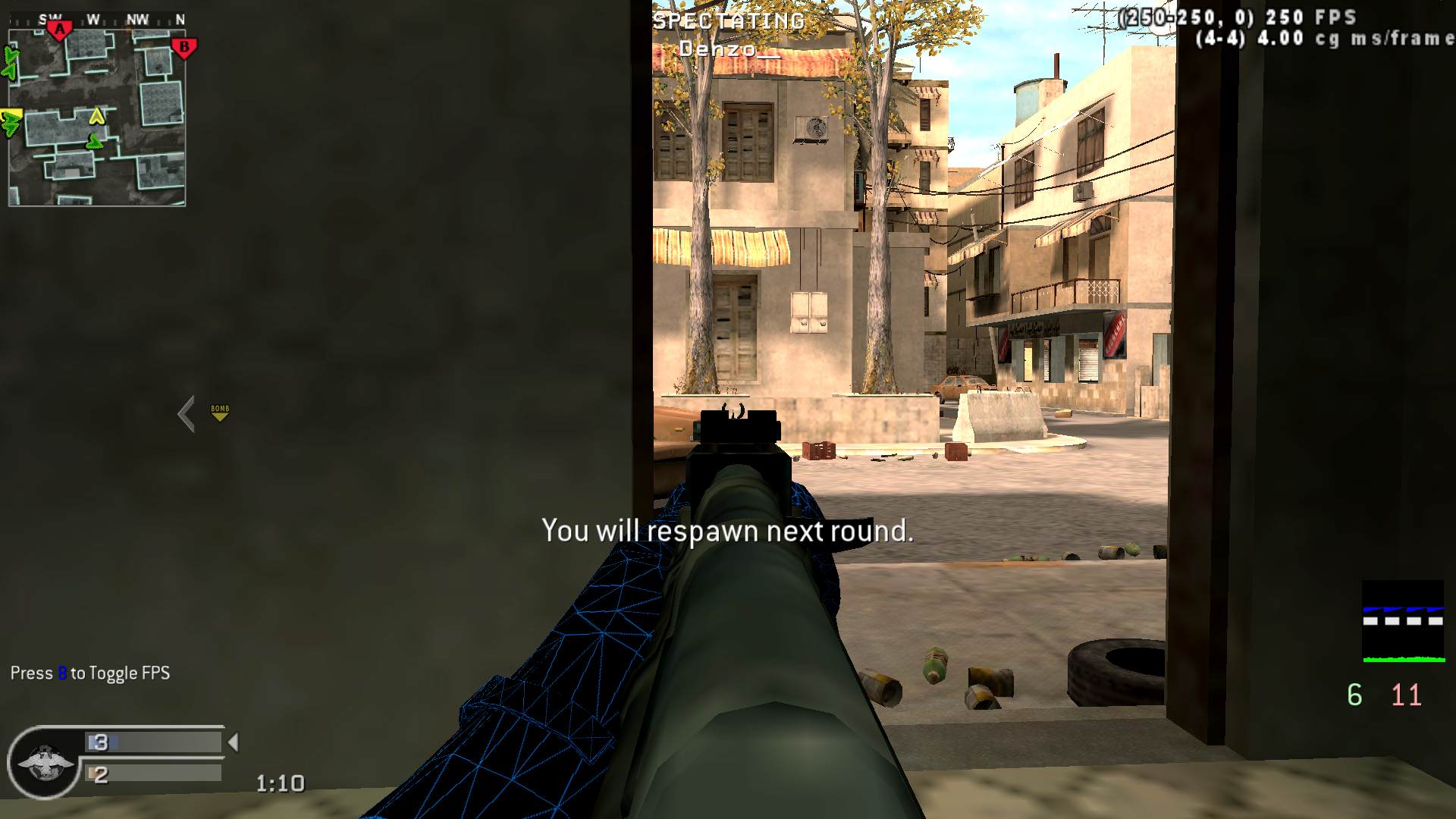Click the lagometer network graph
This screenshot has height=819, width=1456.
1402,622
